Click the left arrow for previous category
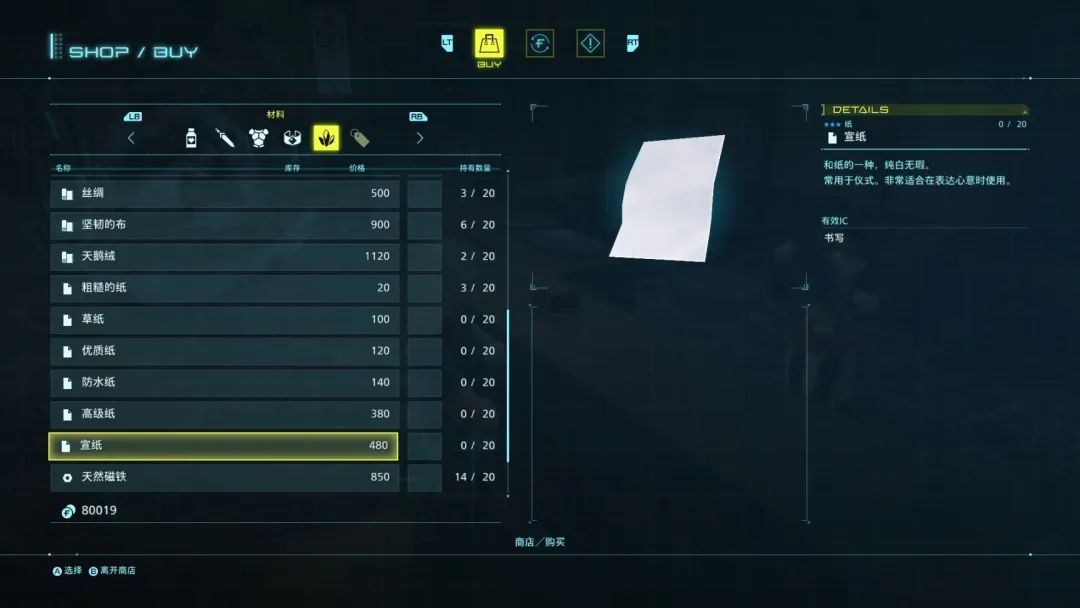The width and height of the screenshot is (1080, 608). click(x=131, y=138)
